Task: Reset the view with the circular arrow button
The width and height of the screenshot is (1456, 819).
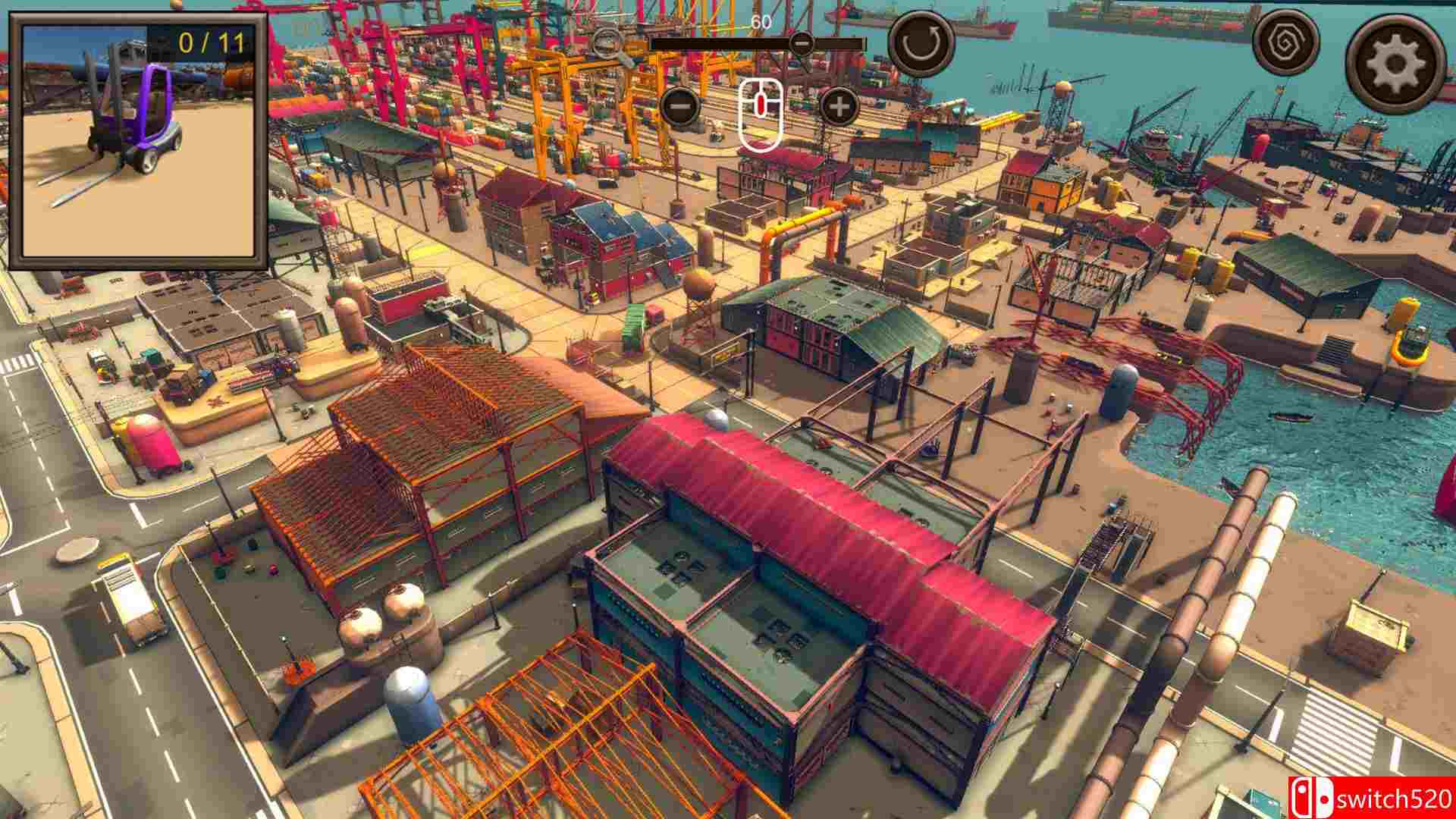Action: (921, 42)
